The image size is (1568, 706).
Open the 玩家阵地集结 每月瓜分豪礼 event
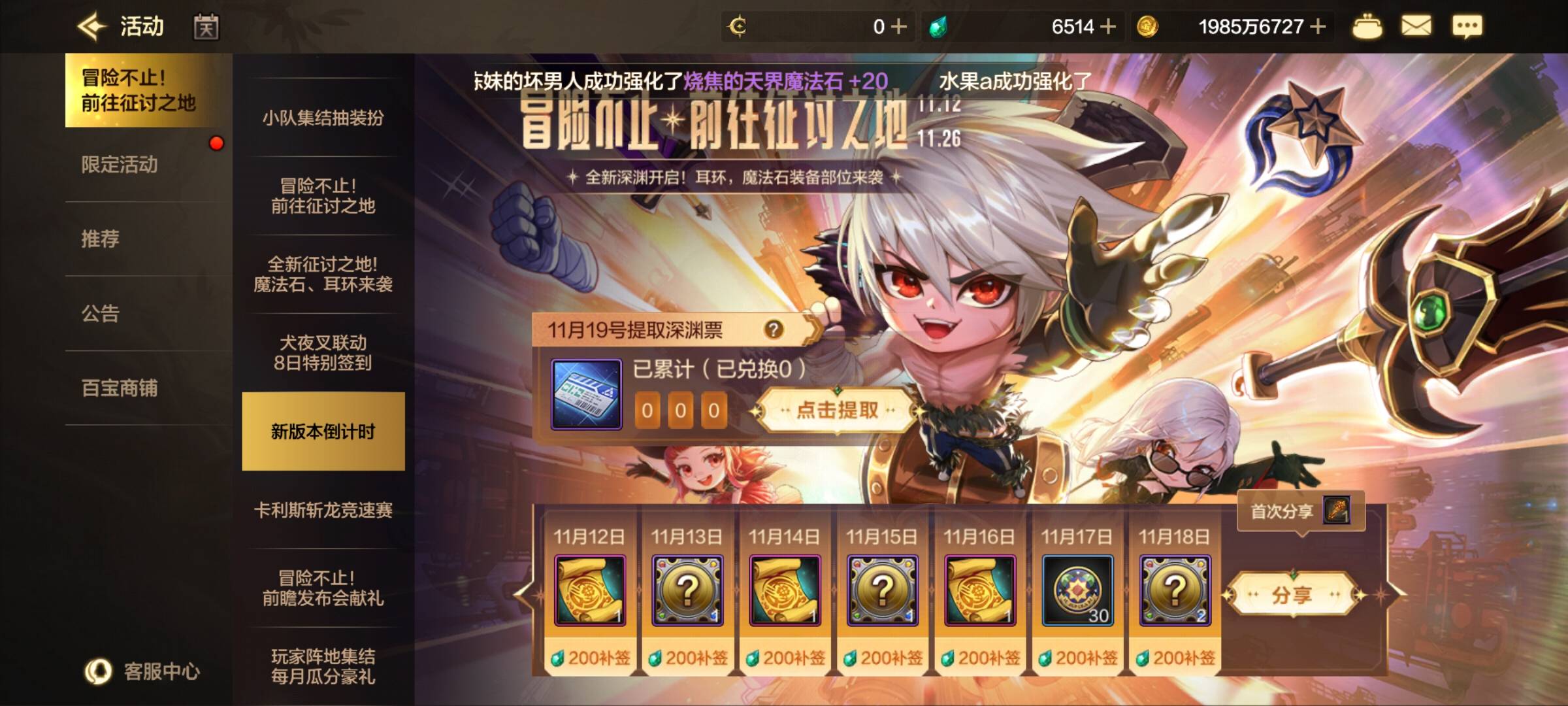point(323,666)
